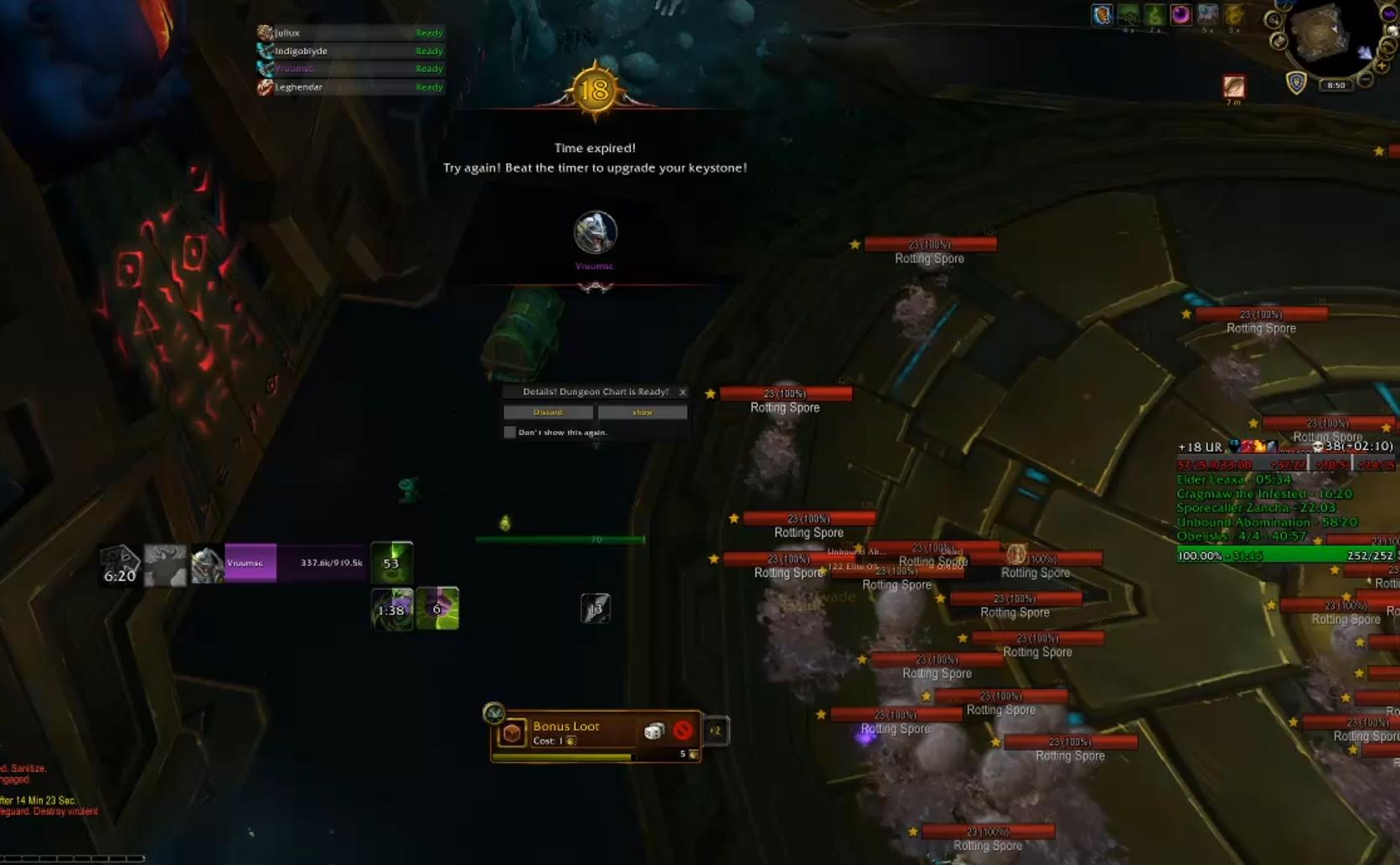Show the Details dungeon chart
This screenshot has height=865, width=1400.
pos(643,412)
